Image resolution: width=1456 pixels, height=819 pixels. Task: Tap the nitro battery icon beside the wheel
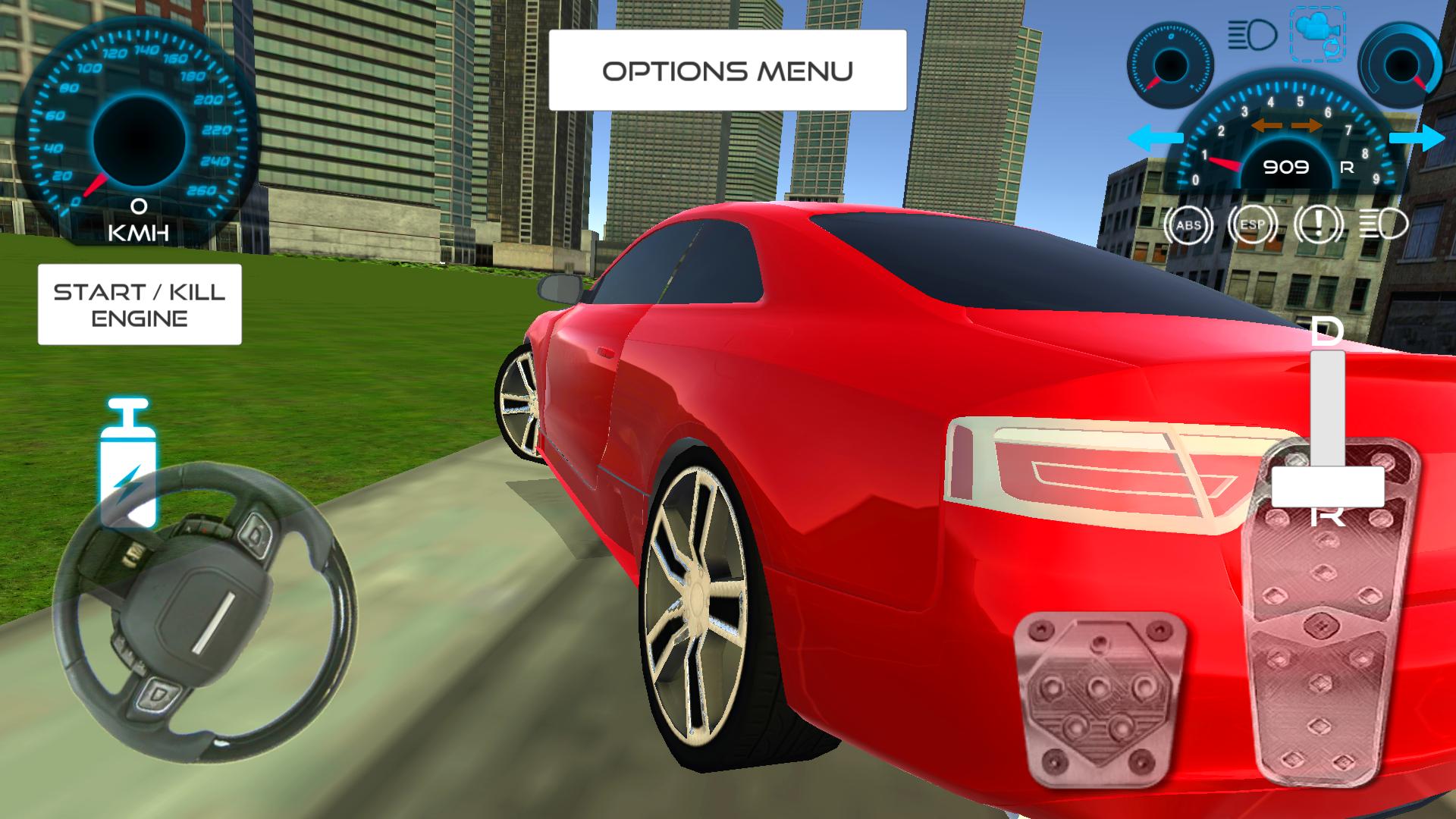(129, 461)
